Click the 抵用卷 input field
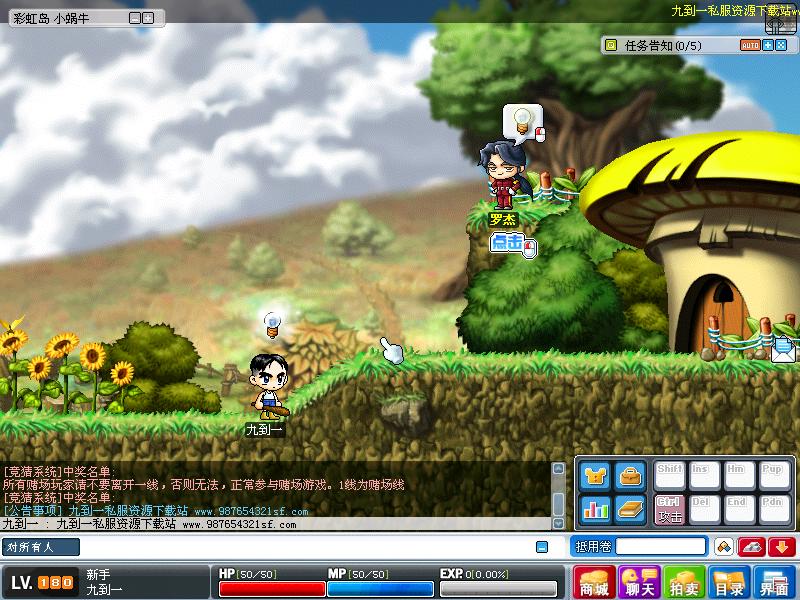This screenshot has height=600, width=800. 660,546
